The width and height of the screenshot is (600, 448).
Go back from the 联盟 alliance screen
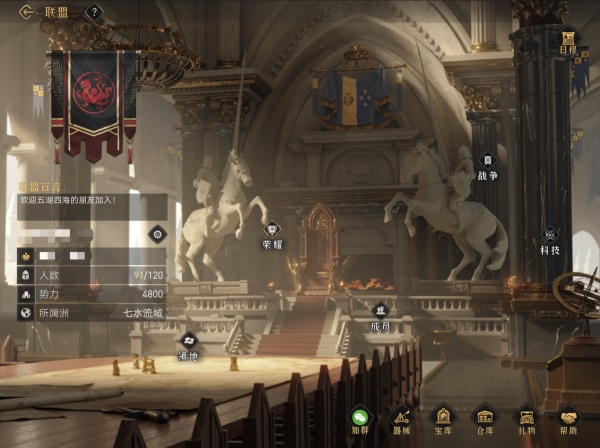pyautogui.click(x=26, y=12)
